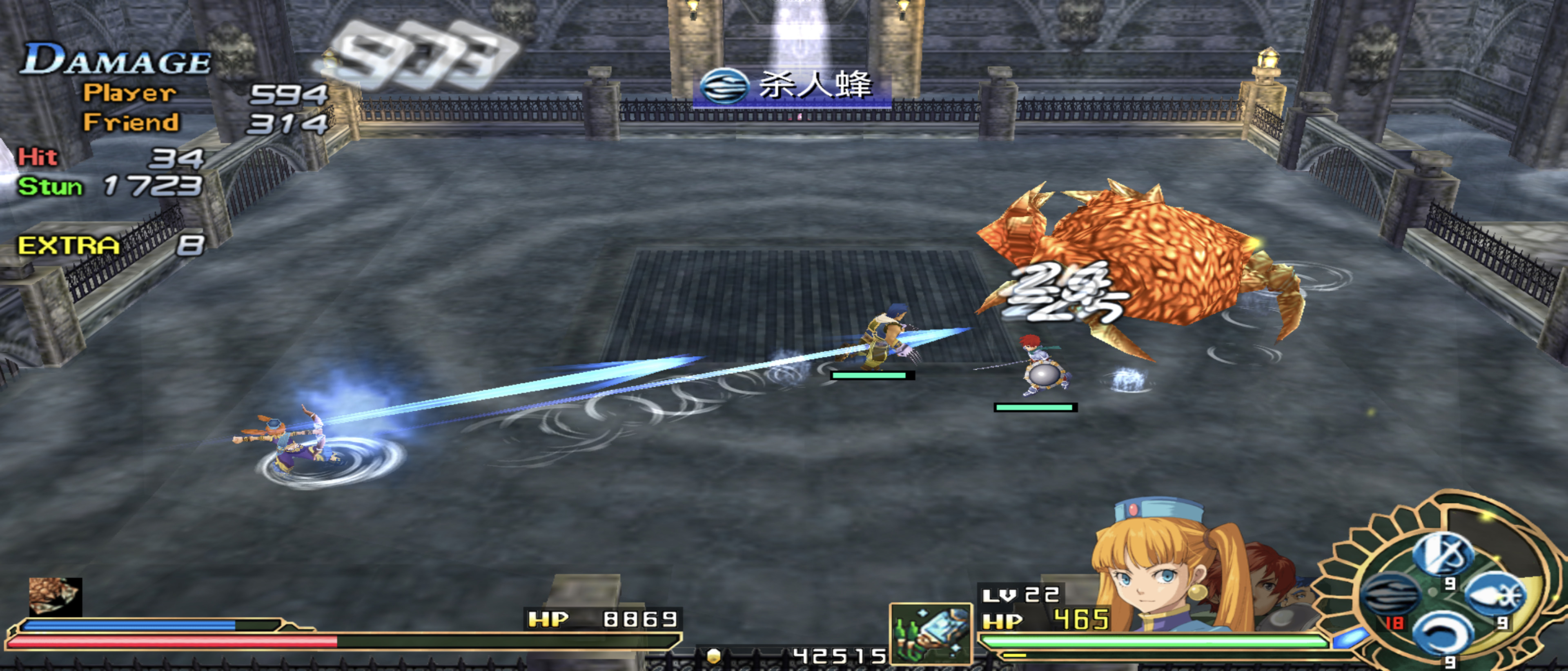Activate the bottom curved-swirl skill
Viewport: 1568px width, 671px height.
1442,634
